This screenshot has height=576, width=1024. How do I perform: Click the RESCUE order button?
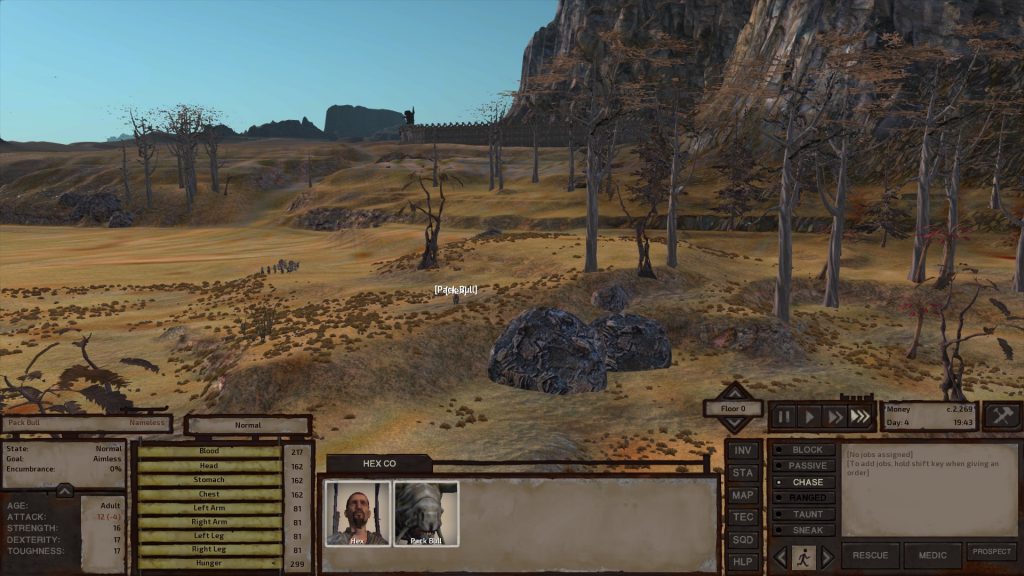tap(870, 555)
